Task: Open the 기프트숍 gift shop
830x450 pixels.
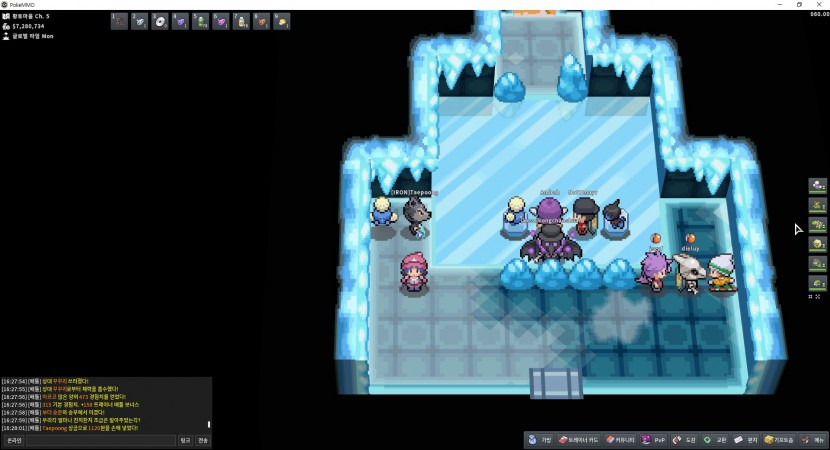Action: tap(779, 440)
